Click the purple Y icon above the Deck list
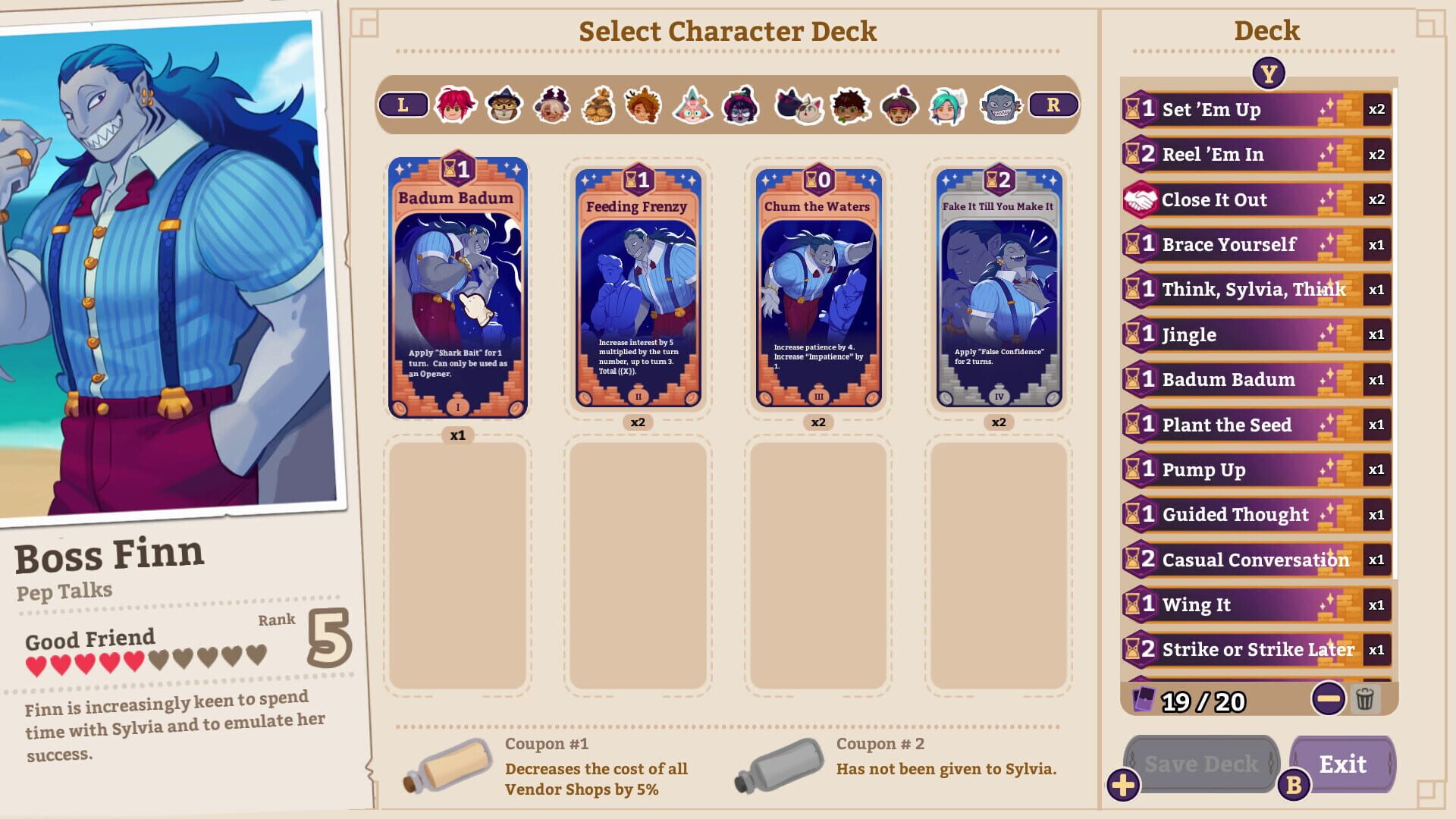1456x819 pixels. pyautogui.click(x=1269, y=74)
